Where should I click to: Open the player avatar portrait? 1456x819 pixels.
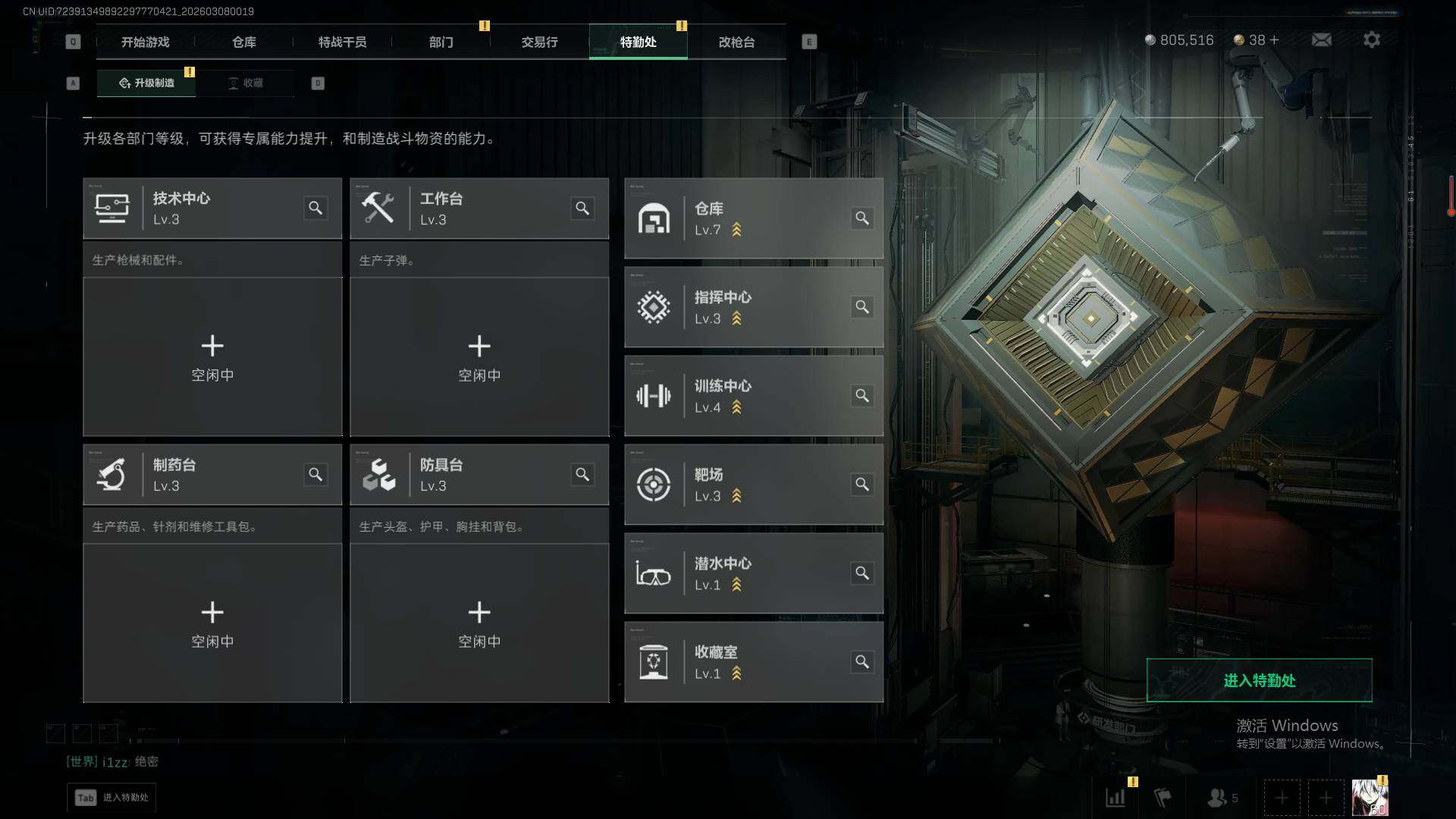(x=1370, y=798)
